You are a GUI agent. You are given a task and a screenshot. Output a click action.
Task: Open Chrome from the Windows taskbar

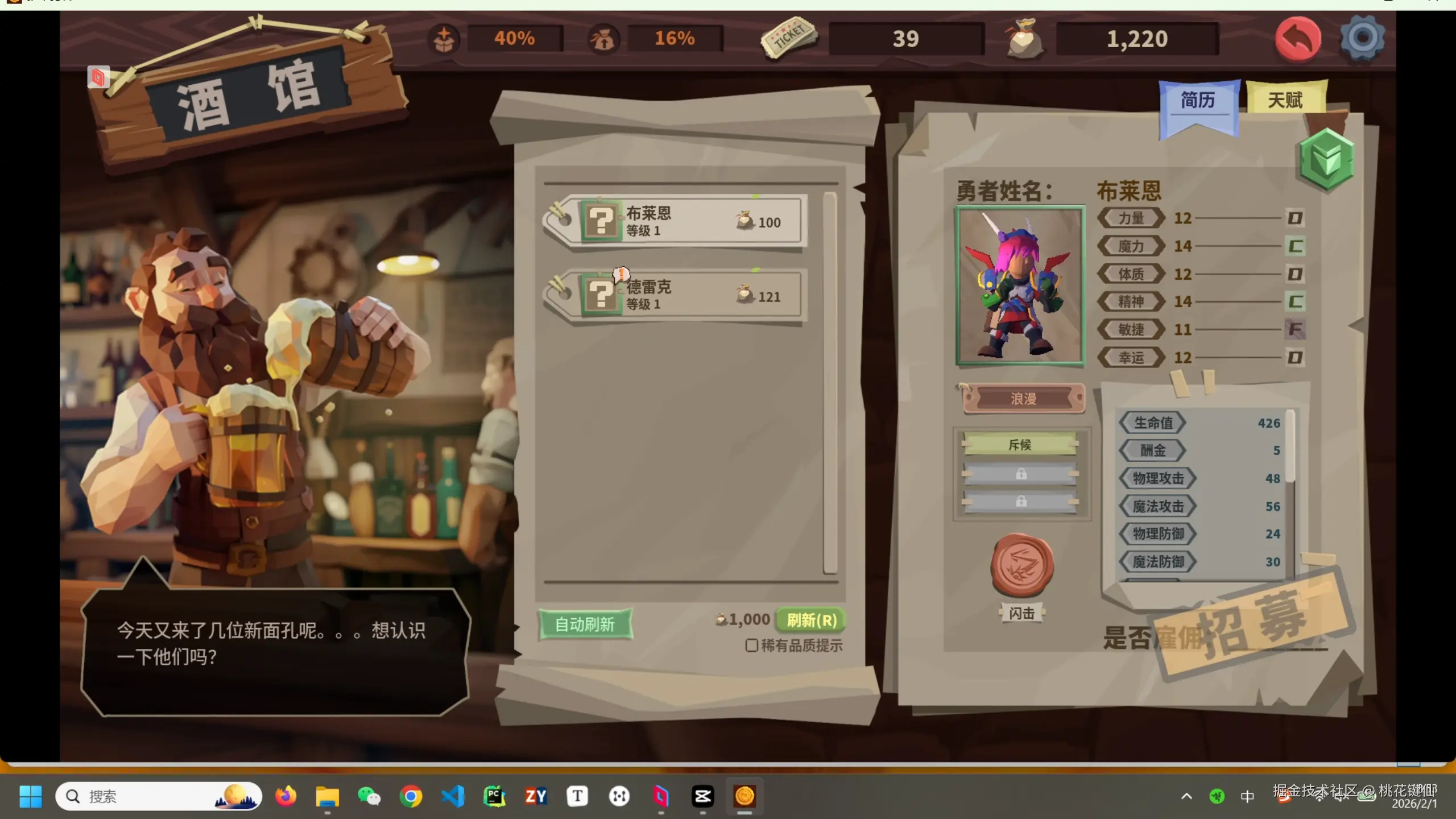pyautogui.click(x=411, y=796)
